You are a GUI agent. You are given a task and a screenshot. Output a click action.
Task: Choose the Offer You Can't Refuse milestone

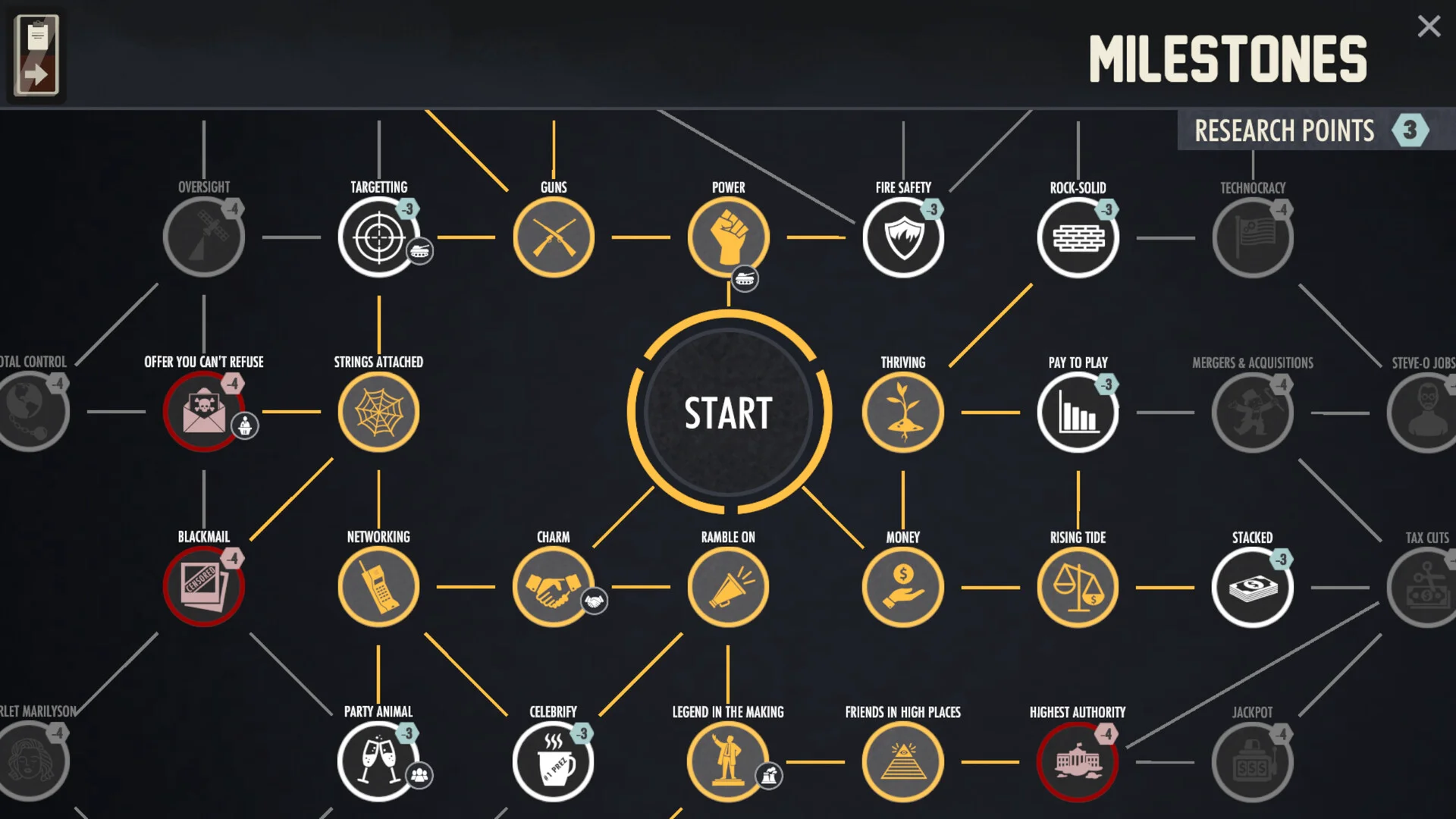pyautogui.click(x=203, y=413)
